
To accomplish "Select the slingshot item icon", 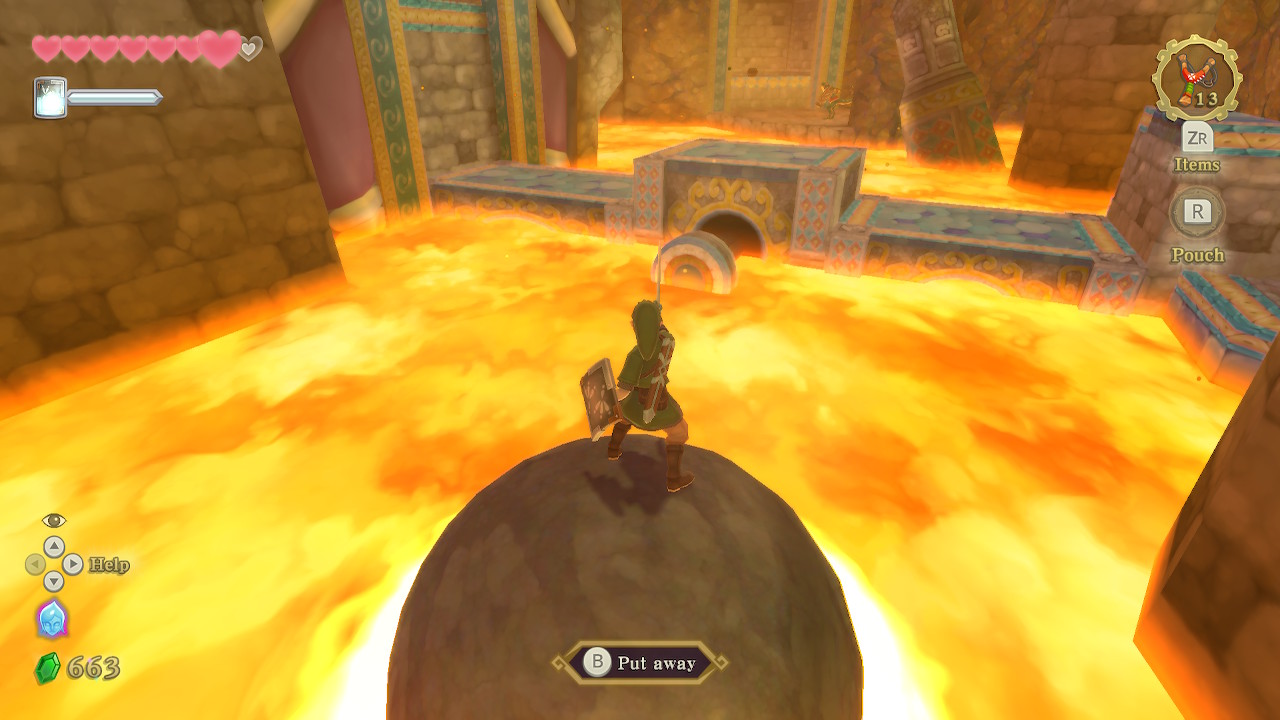I will [1196, 78].
